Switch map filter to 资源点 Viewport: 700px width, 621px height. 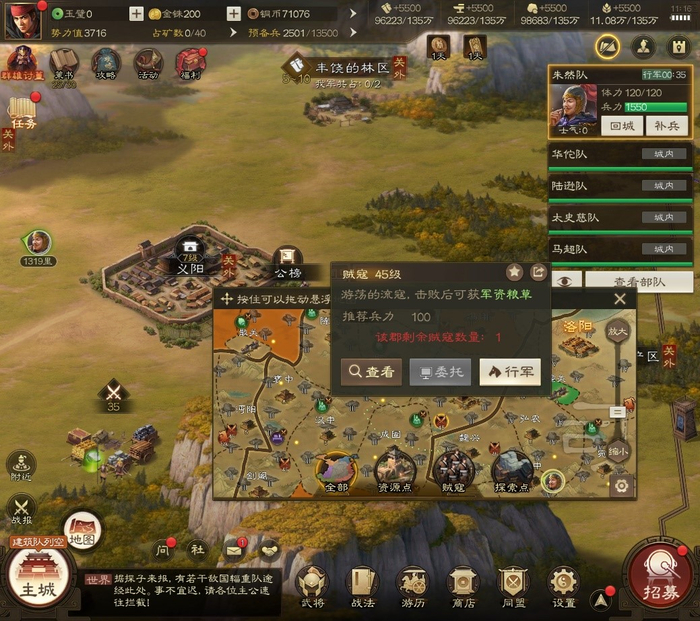pos(394,471)
